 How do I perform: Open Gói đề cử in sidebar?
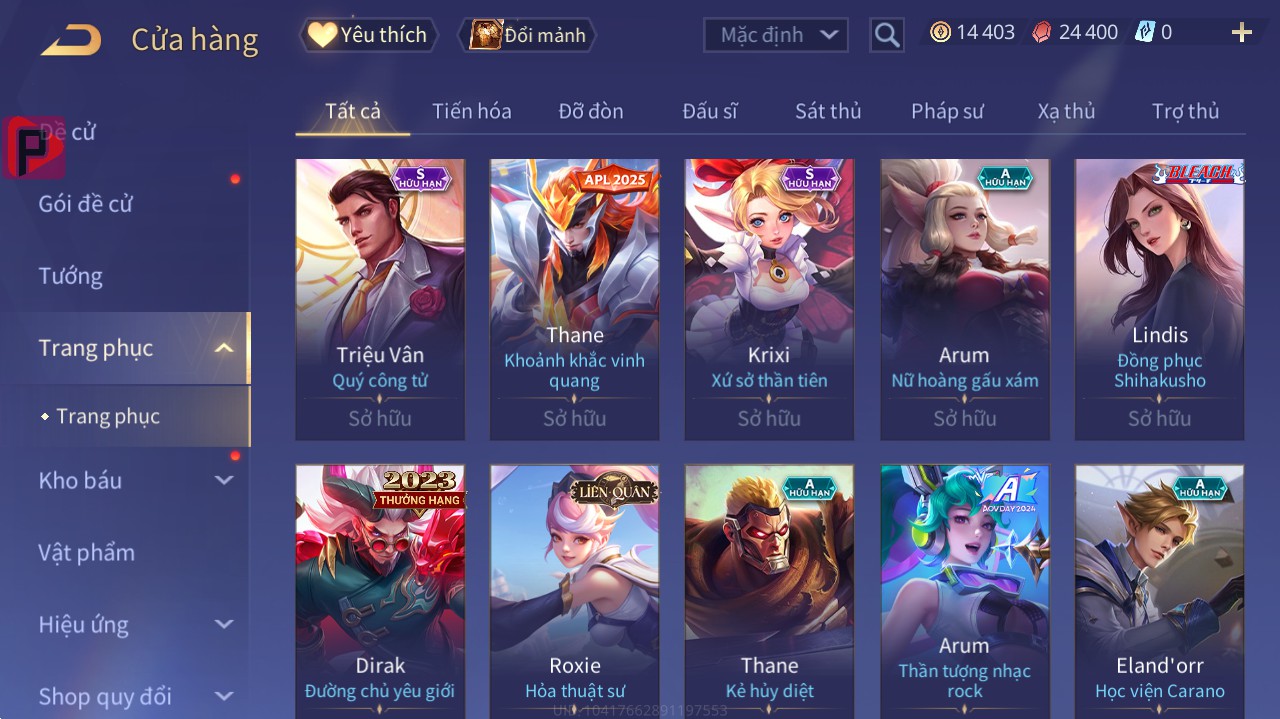[x=86, y=204]
